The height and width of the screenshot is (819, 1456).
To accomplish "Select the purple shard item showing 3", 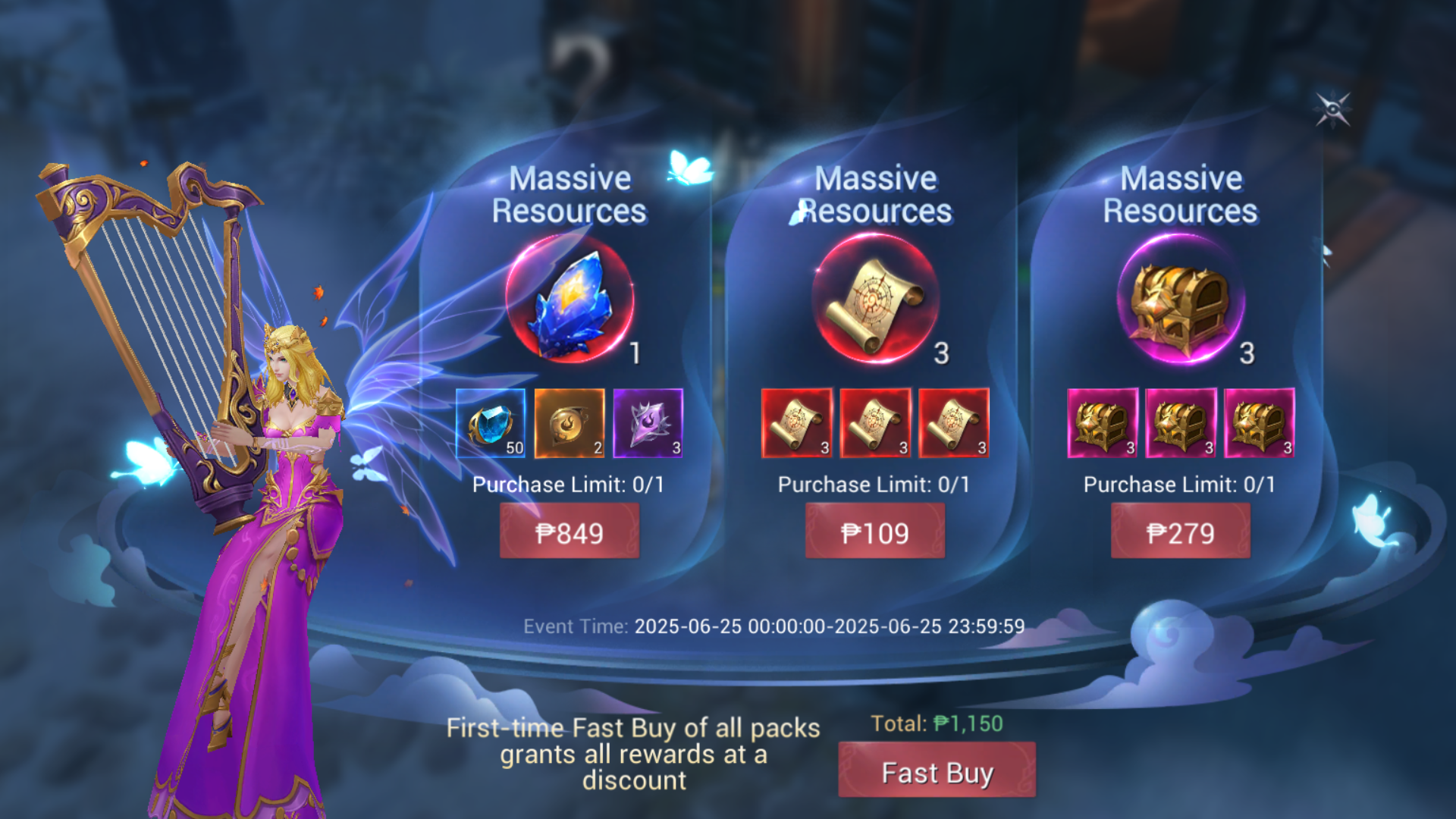I will pos(647,423).
